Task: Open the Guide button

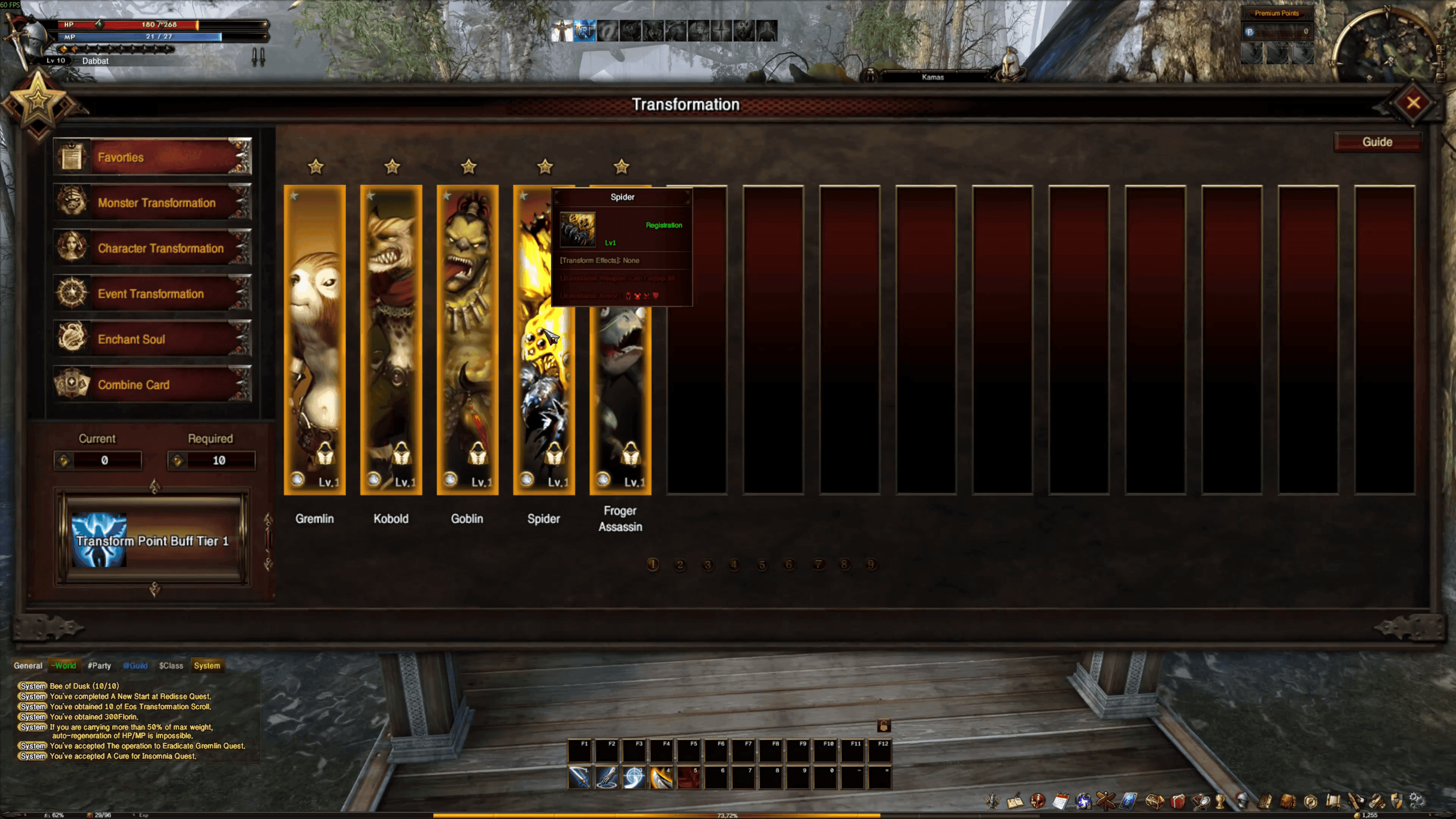Action: pyautogui.click(x=1377, y=142)
